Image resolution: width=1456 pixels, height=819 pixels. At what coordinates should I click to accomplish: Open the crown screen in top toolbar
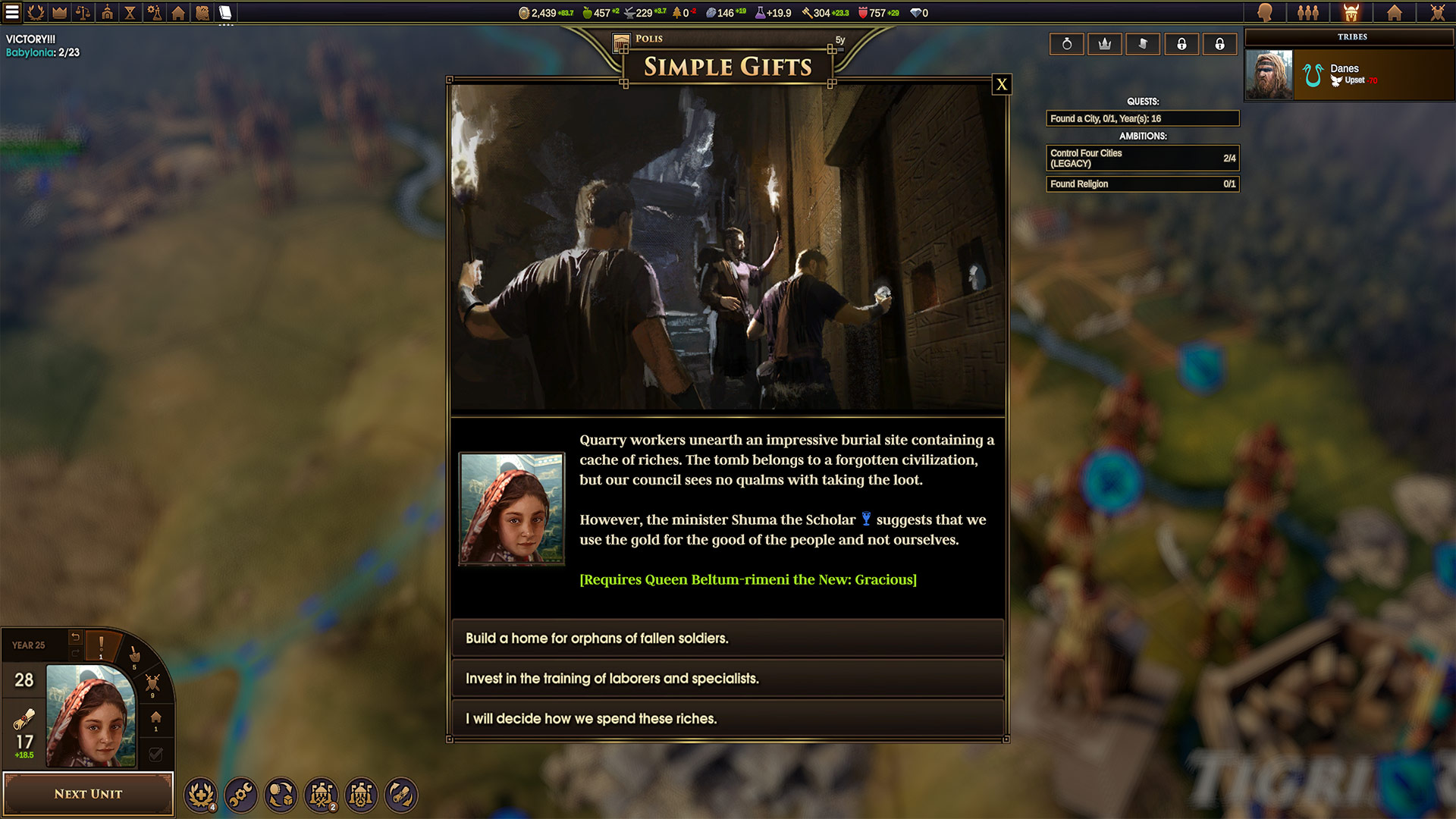59,12
